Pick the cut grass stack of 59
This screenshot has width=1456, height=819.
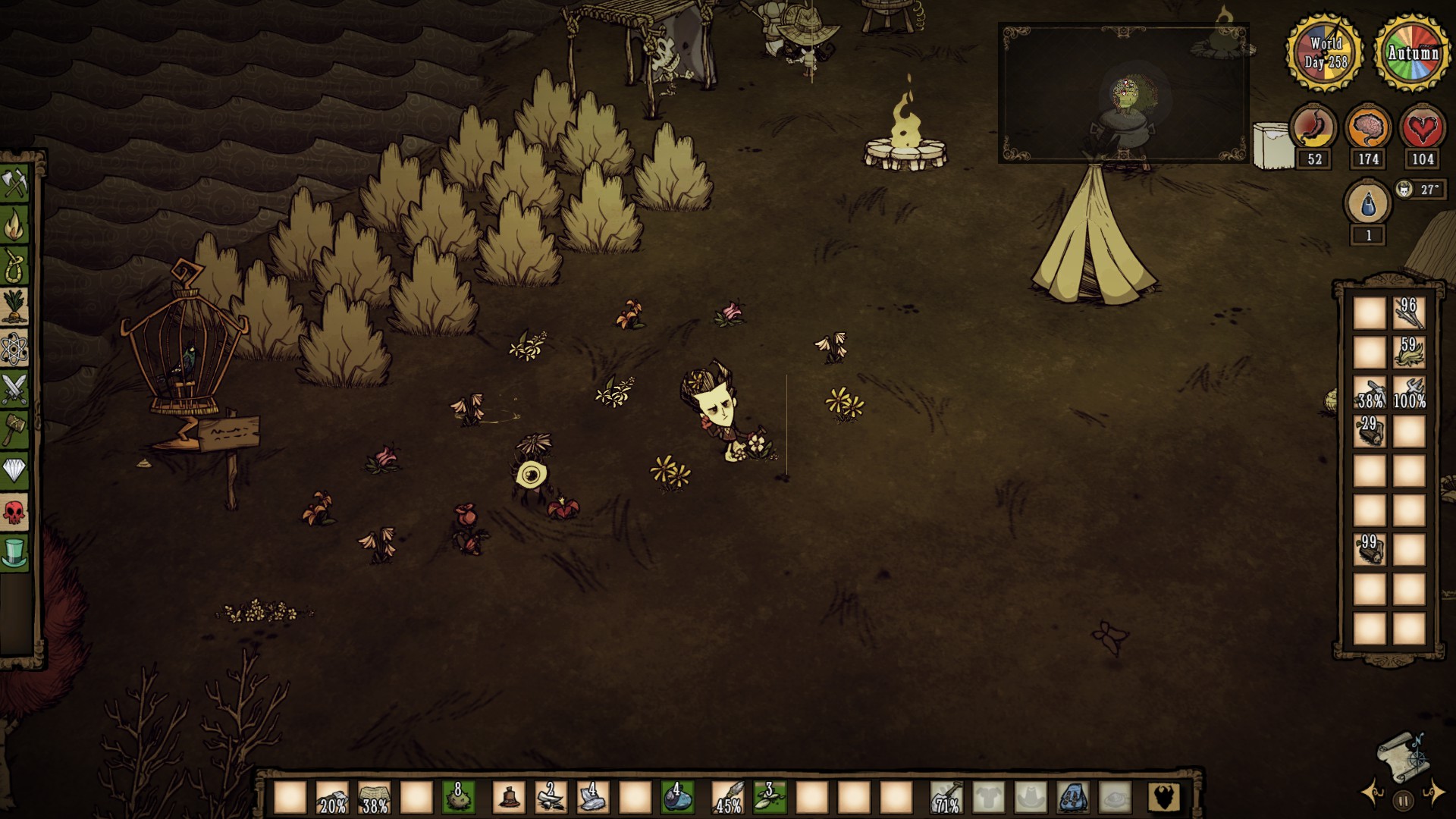[x=1409, y=353]
